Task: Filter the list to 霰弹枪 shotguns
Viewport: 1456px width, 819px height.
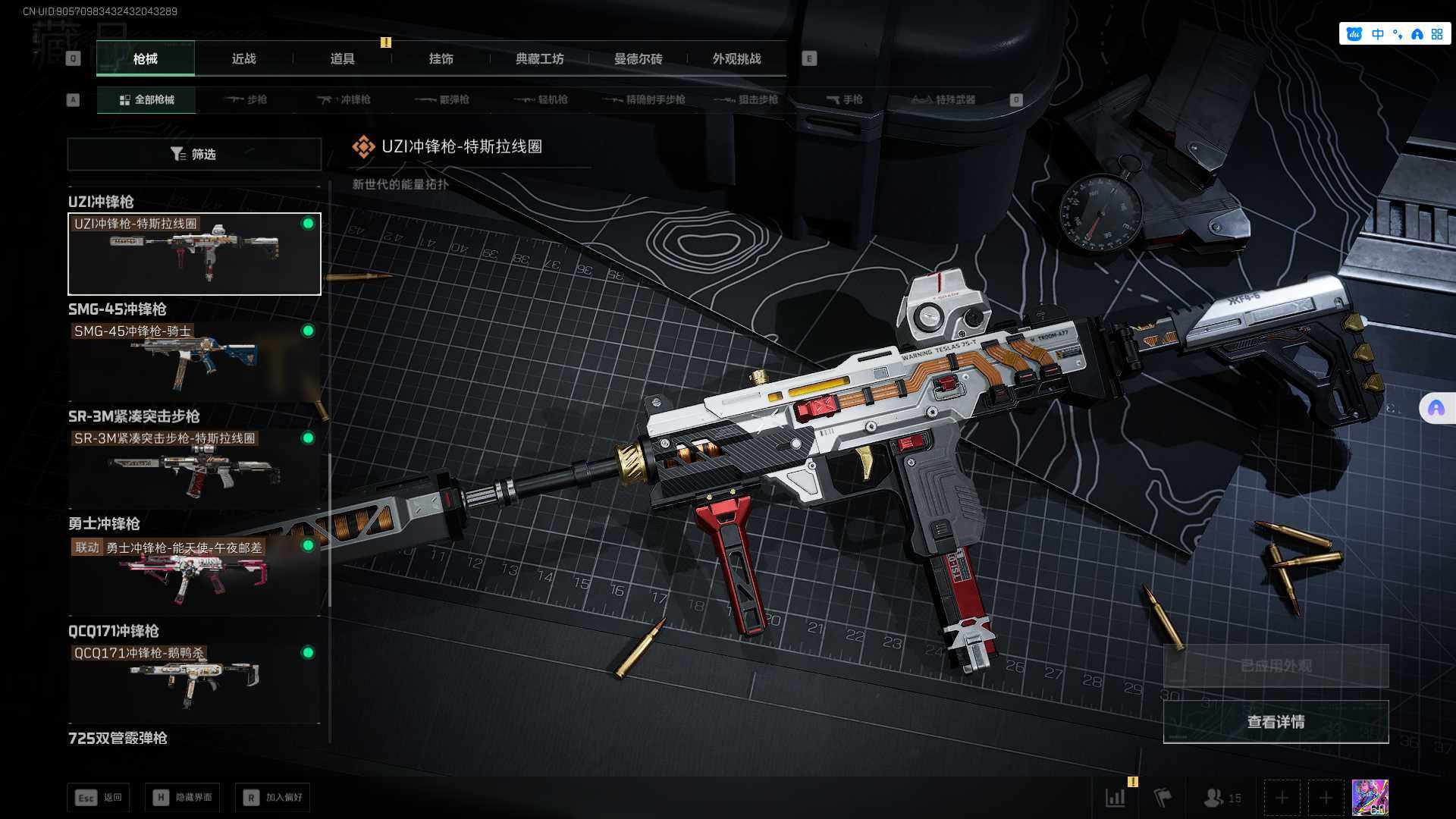Action: (443, 100)
